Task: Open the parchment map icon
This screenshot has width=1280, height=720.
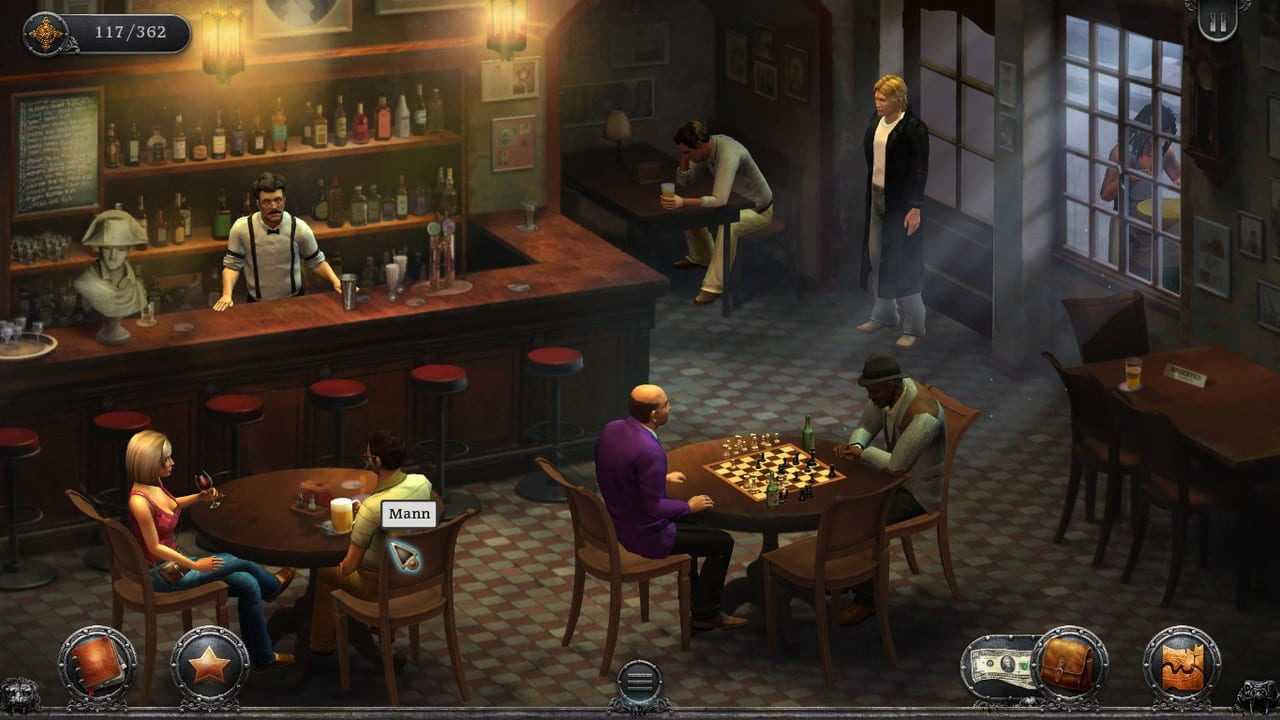Action: click(1182, 664)
